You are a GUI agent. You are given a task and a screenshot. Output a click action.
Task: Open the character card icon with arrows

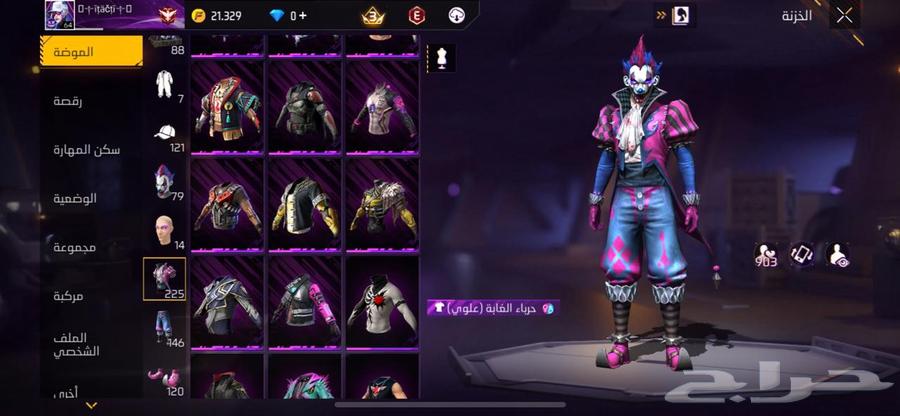677,15
